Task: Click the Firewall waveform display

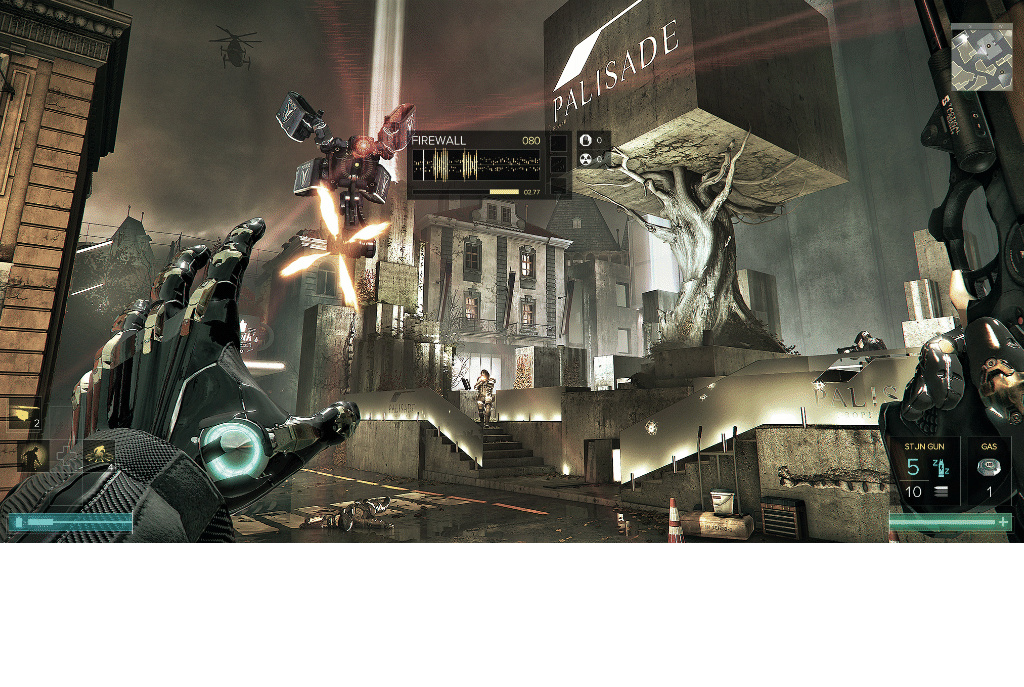Action: tap(476, 164)
